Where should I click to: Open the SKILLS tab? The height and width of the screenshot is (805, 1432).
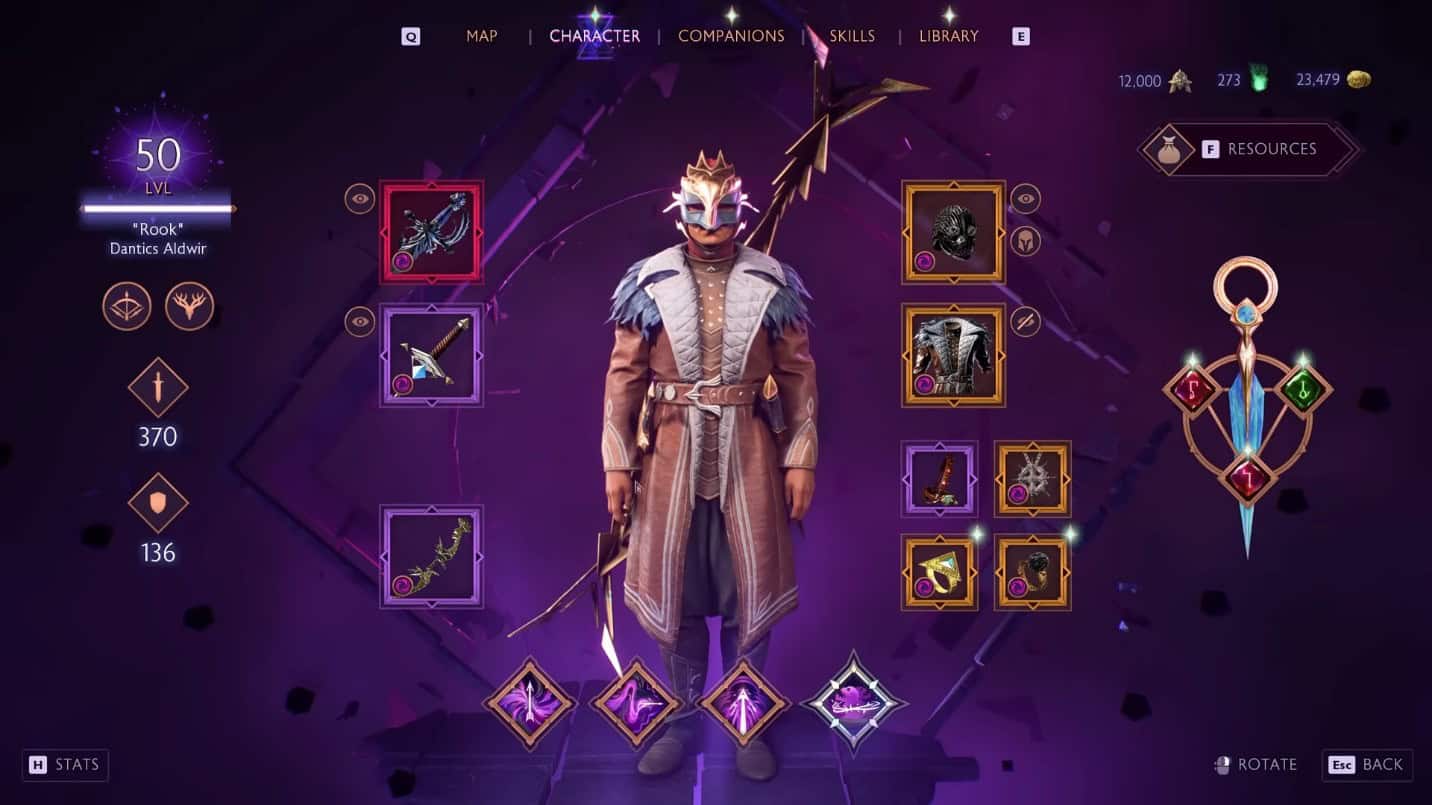(x=852, y=35)
